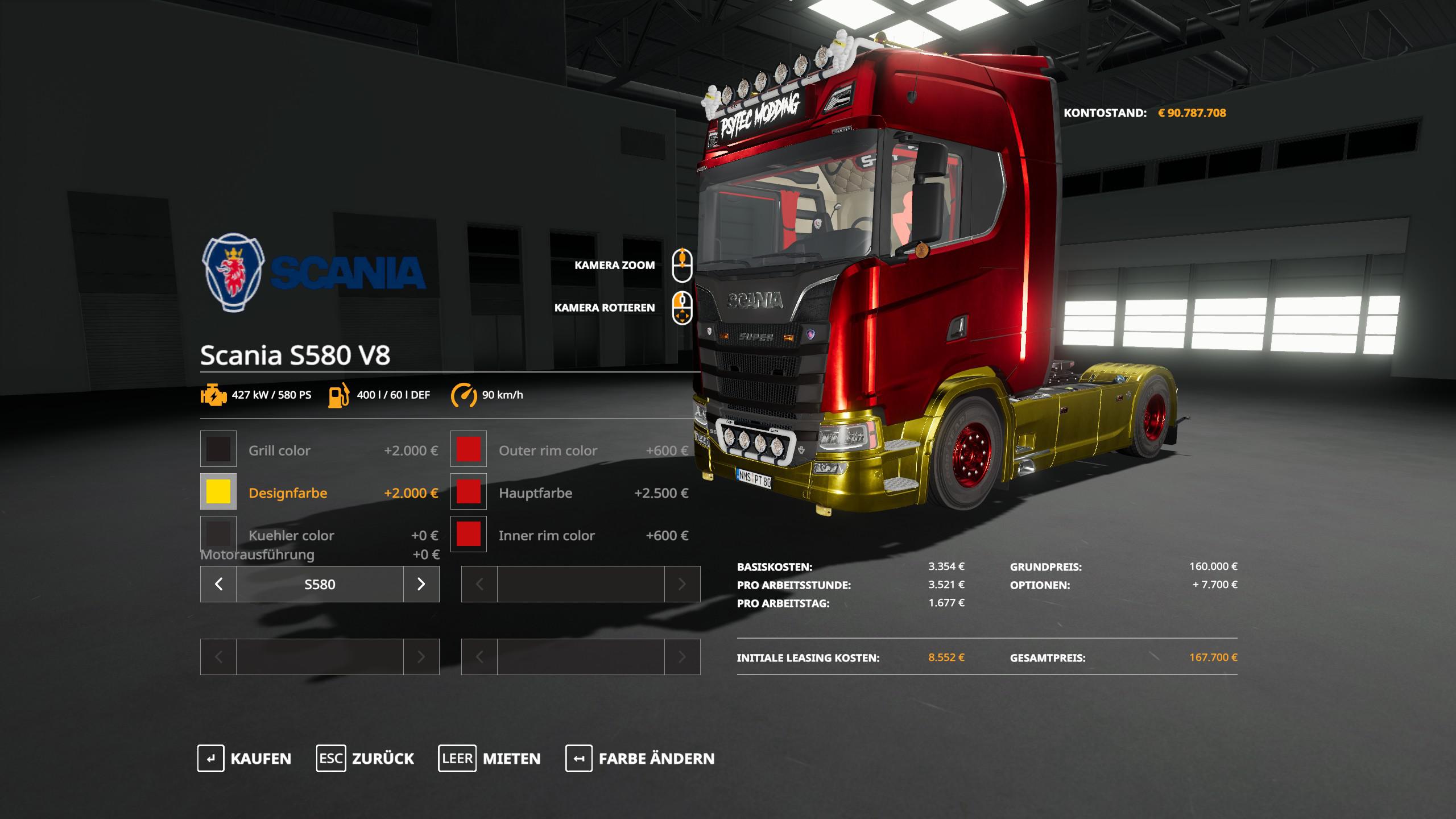Lease the truck via Mieten
Image resolution: width=1456 pixels, height=819 pixels.
coord(489,758)
